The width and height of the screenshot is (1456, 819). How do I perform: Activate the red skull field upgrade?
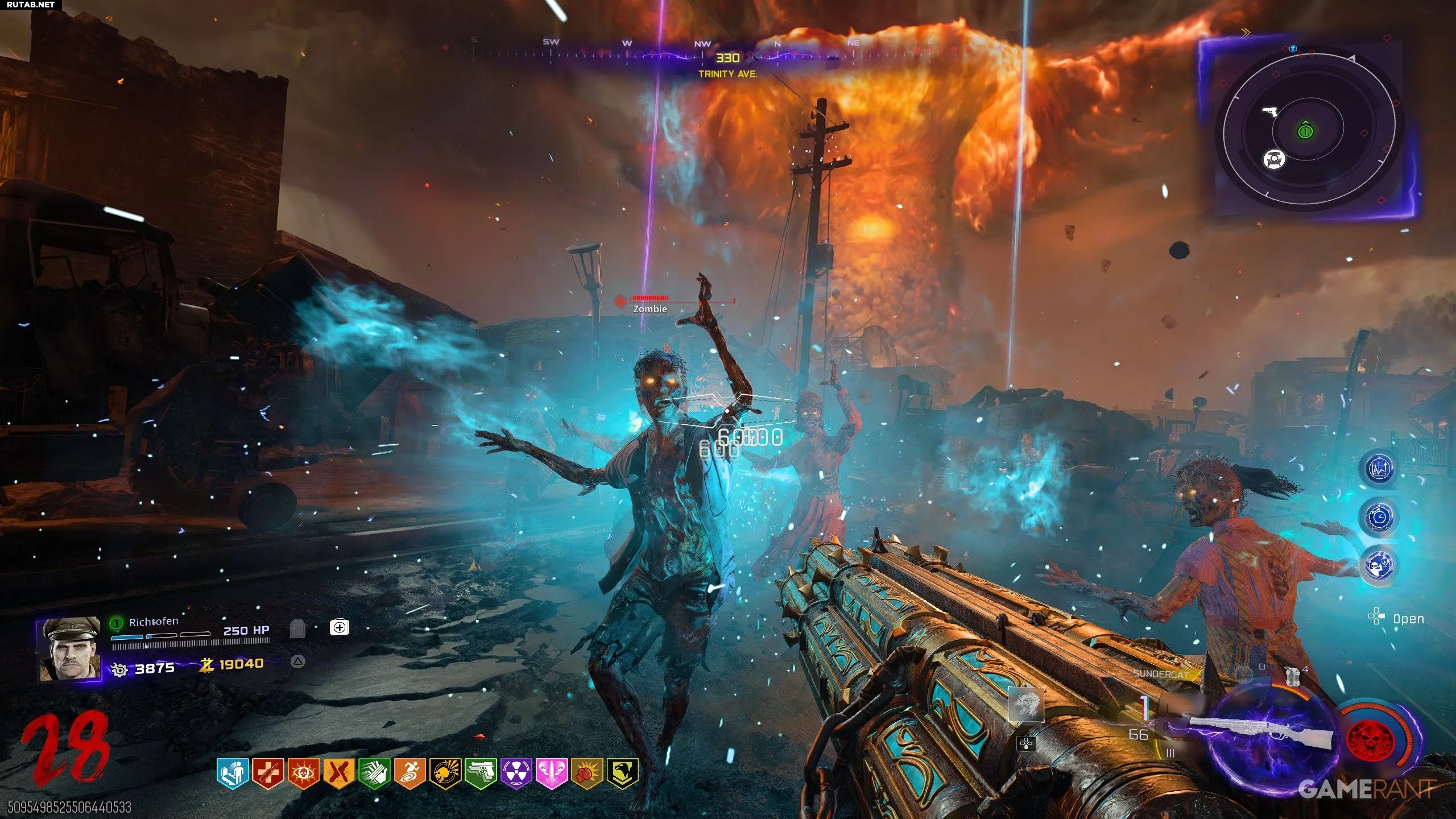(1374, 739)
